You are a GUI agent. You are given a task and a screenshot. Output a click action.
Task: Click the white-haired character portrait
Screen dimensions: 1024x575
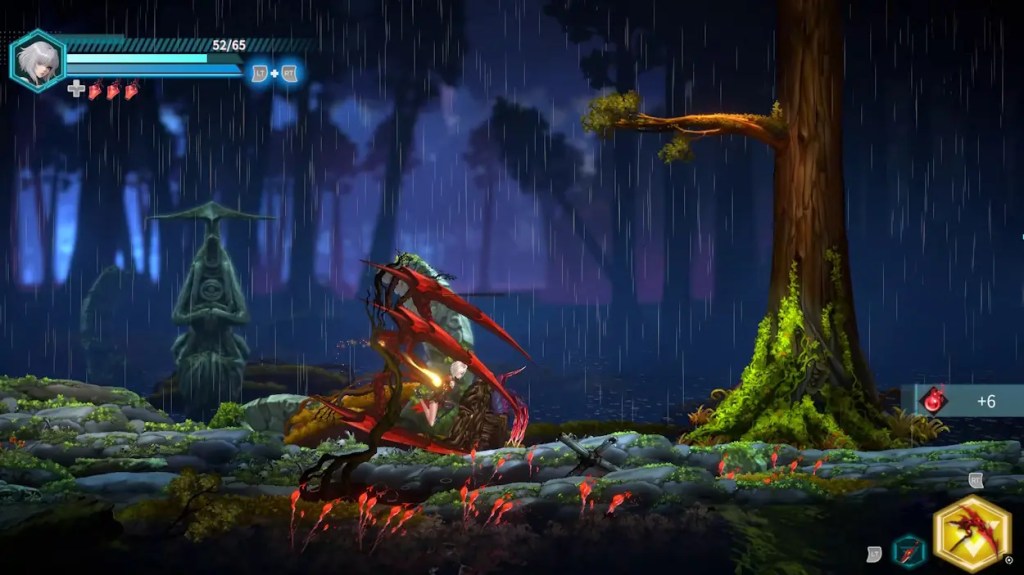(37, 60)
